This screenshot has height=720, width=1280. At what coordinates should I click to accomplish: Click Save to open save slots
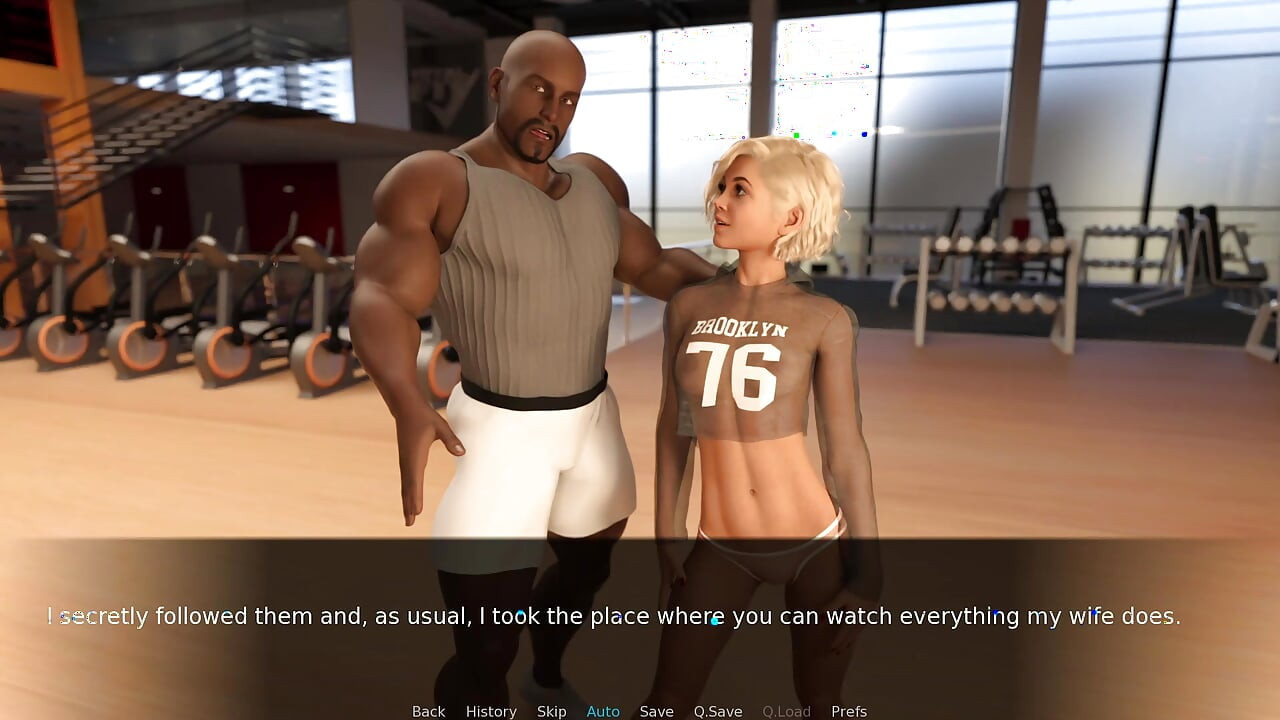click(x=657, y=711)
